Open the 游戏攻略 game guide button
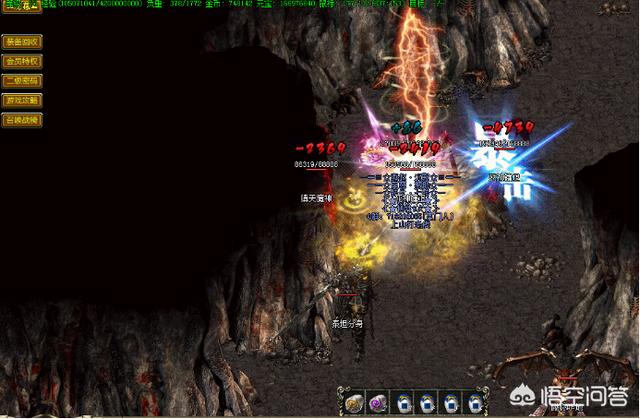The height and width of the screenshot is (419, 640). pos(22,100)
